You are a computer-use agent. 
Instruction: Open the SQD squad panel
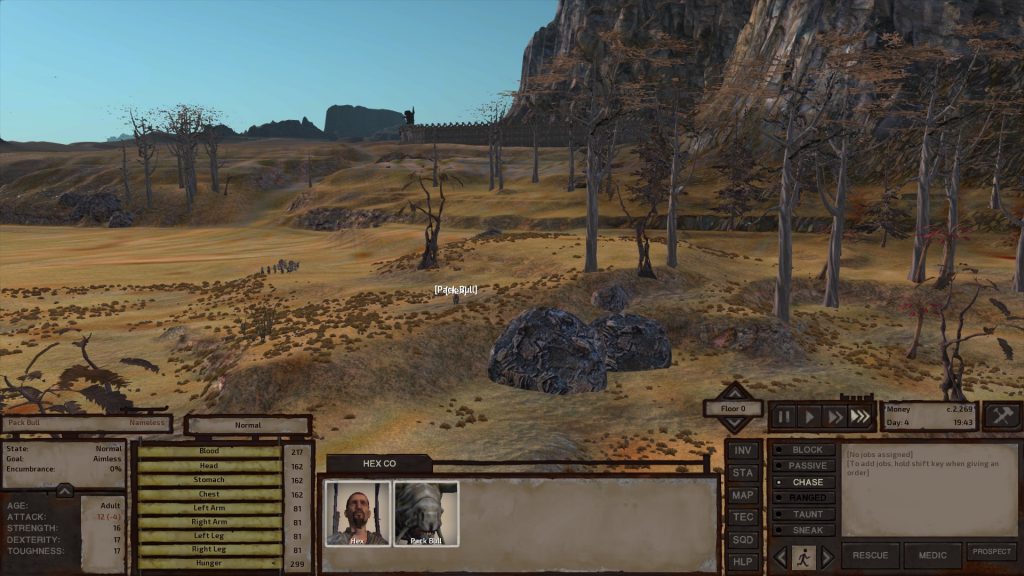(x=742, y=538)
